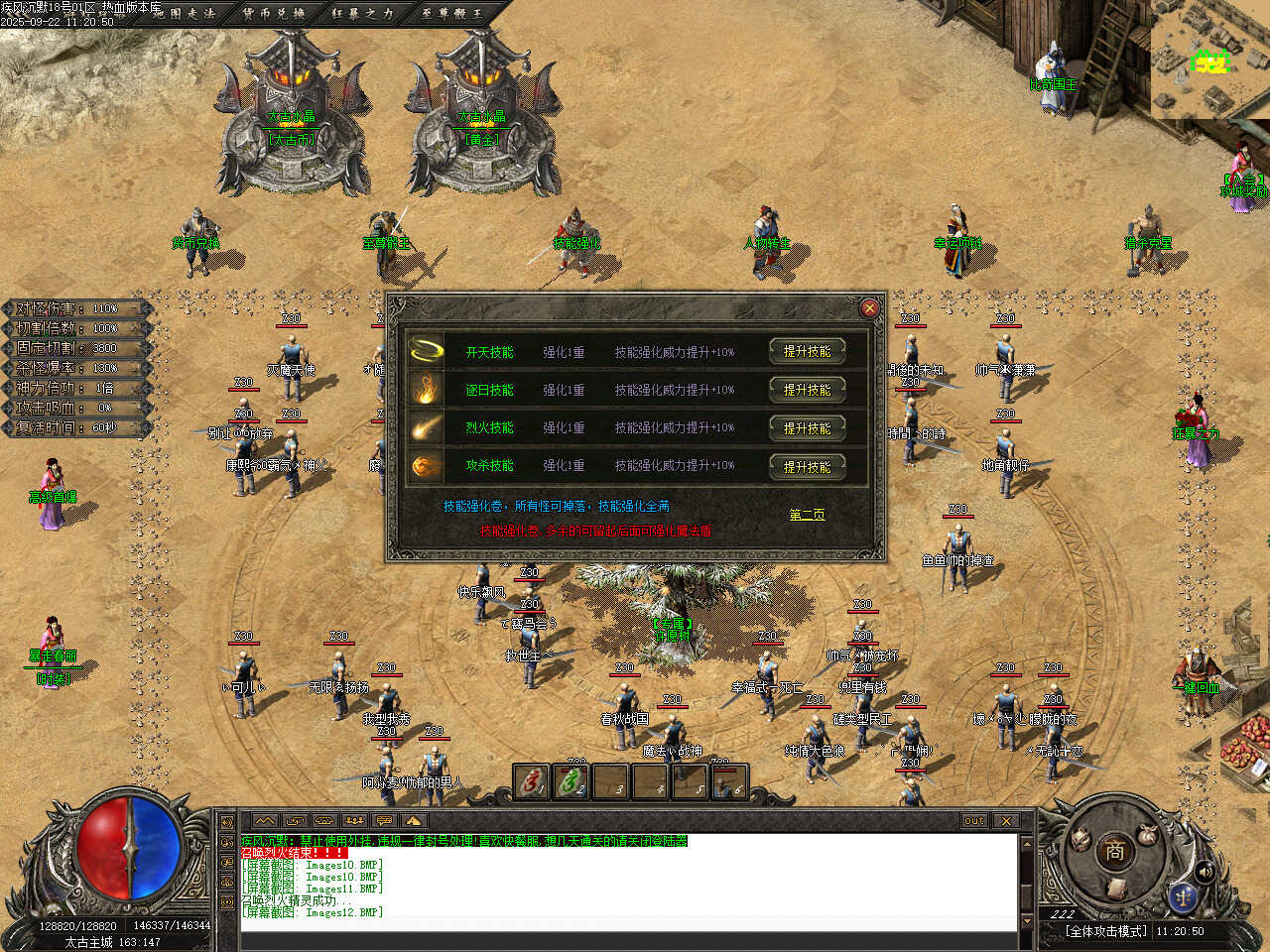Upgrade the 开天技能 skill
Image resolution: width=1270 pixels, height=952 pixels.
point(807,351)
